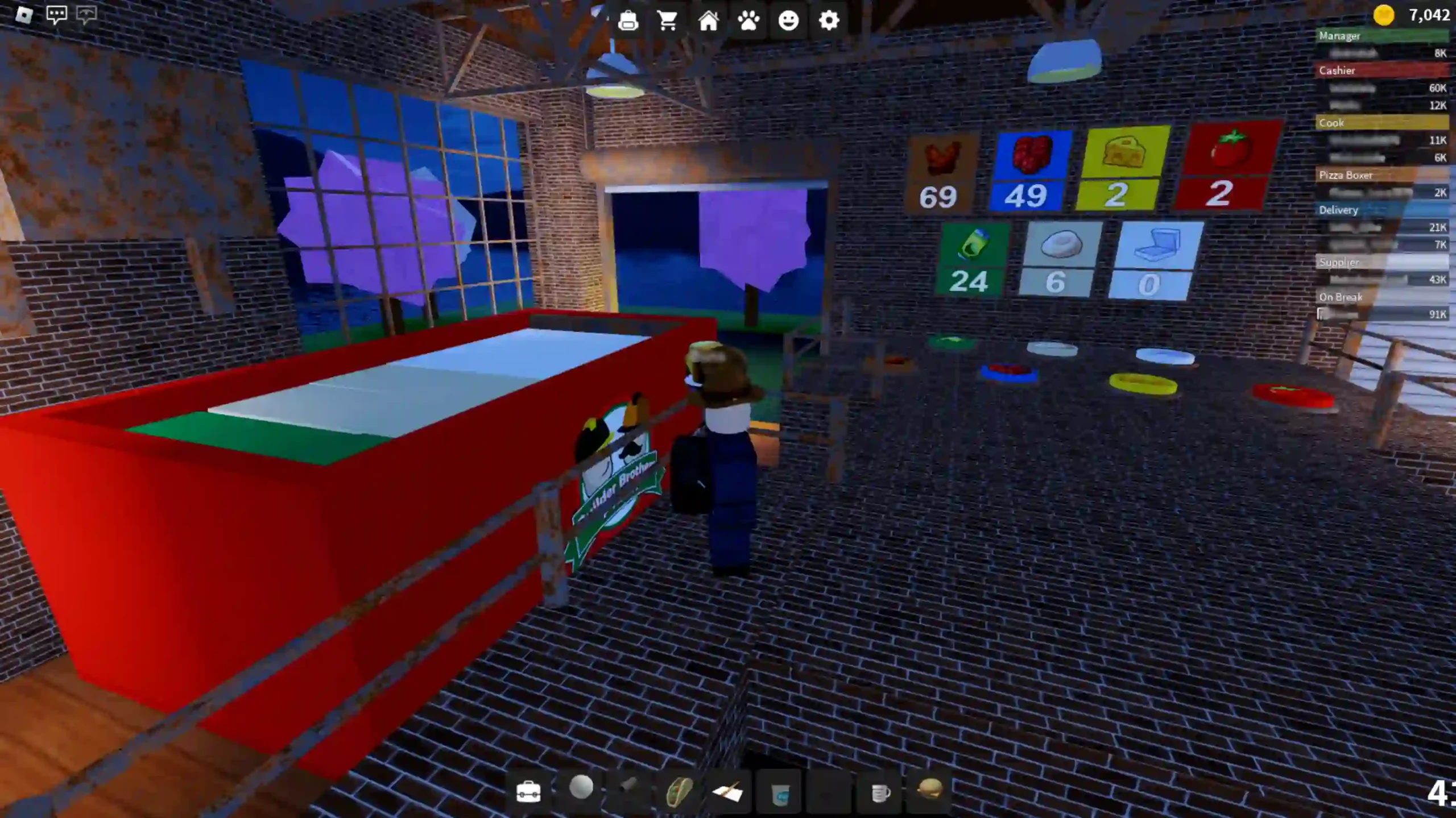Equip the taco from the hotbar
This screenshot has height=818, width=1456.
pos(680,790)
